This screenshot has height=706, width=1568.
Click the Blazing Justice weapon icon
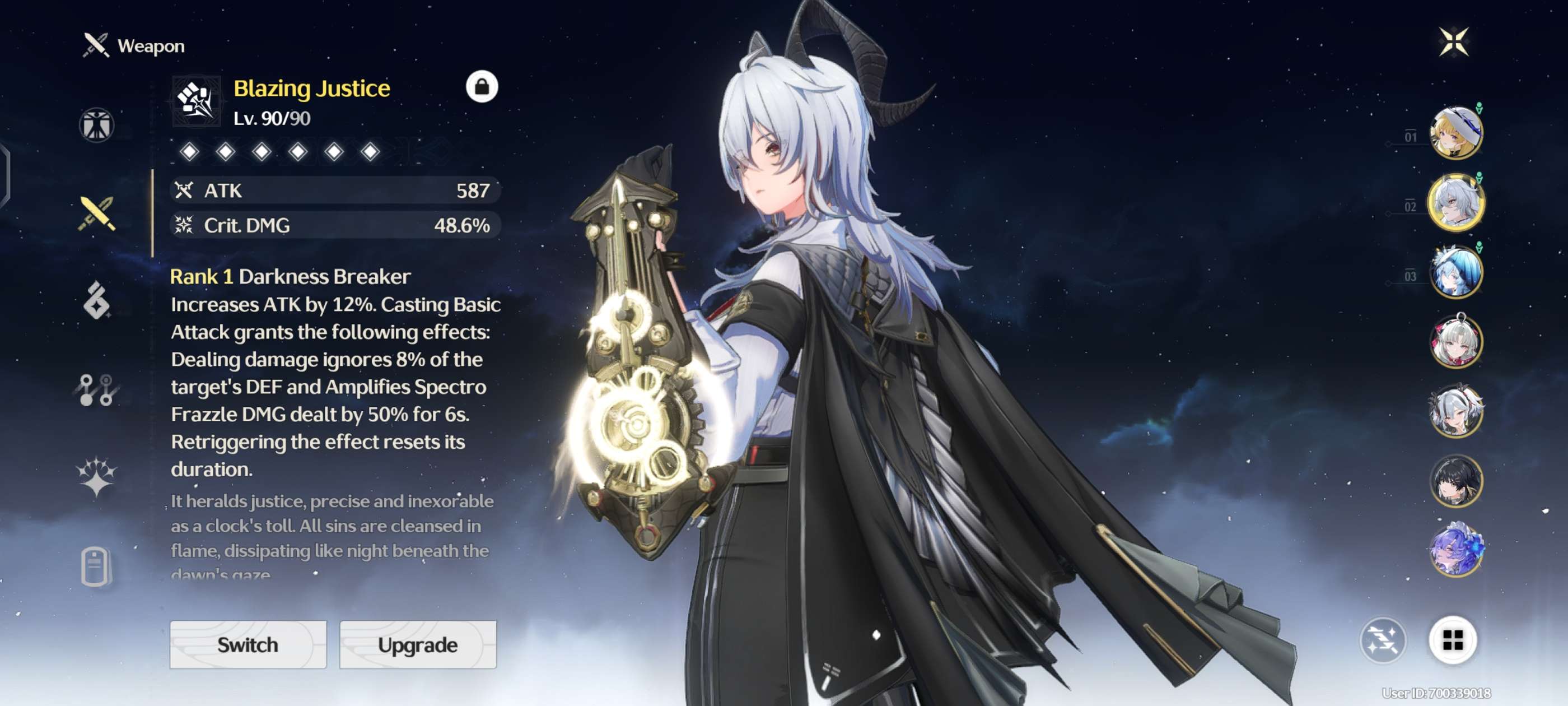click(x=196, y=101)
